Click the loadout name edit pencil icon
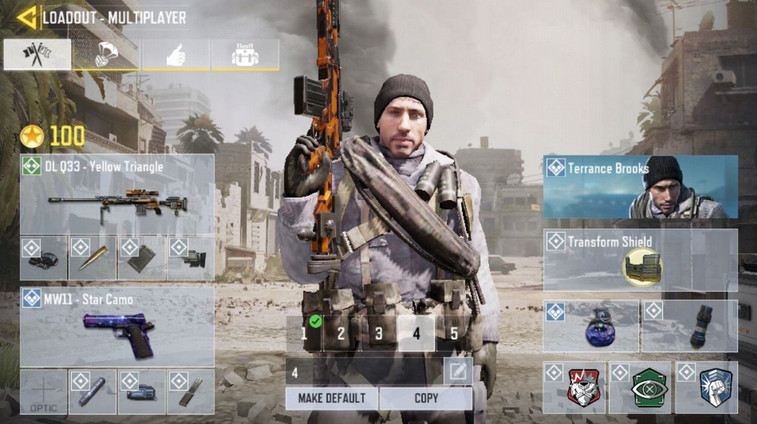This screenshot has height=424, width=757. pyautogui.click(x=457, y=372)
